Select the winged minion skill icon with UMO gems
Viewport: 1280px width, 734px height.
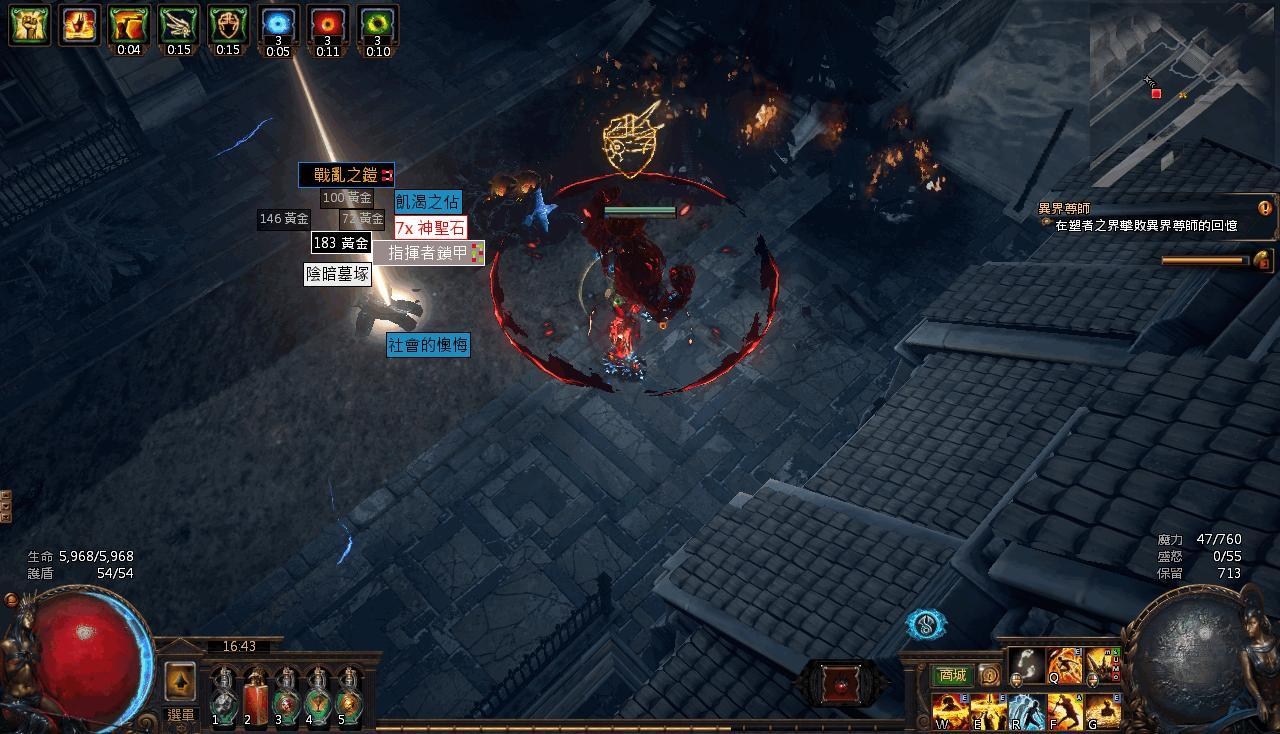click(x=1100, y=666)
